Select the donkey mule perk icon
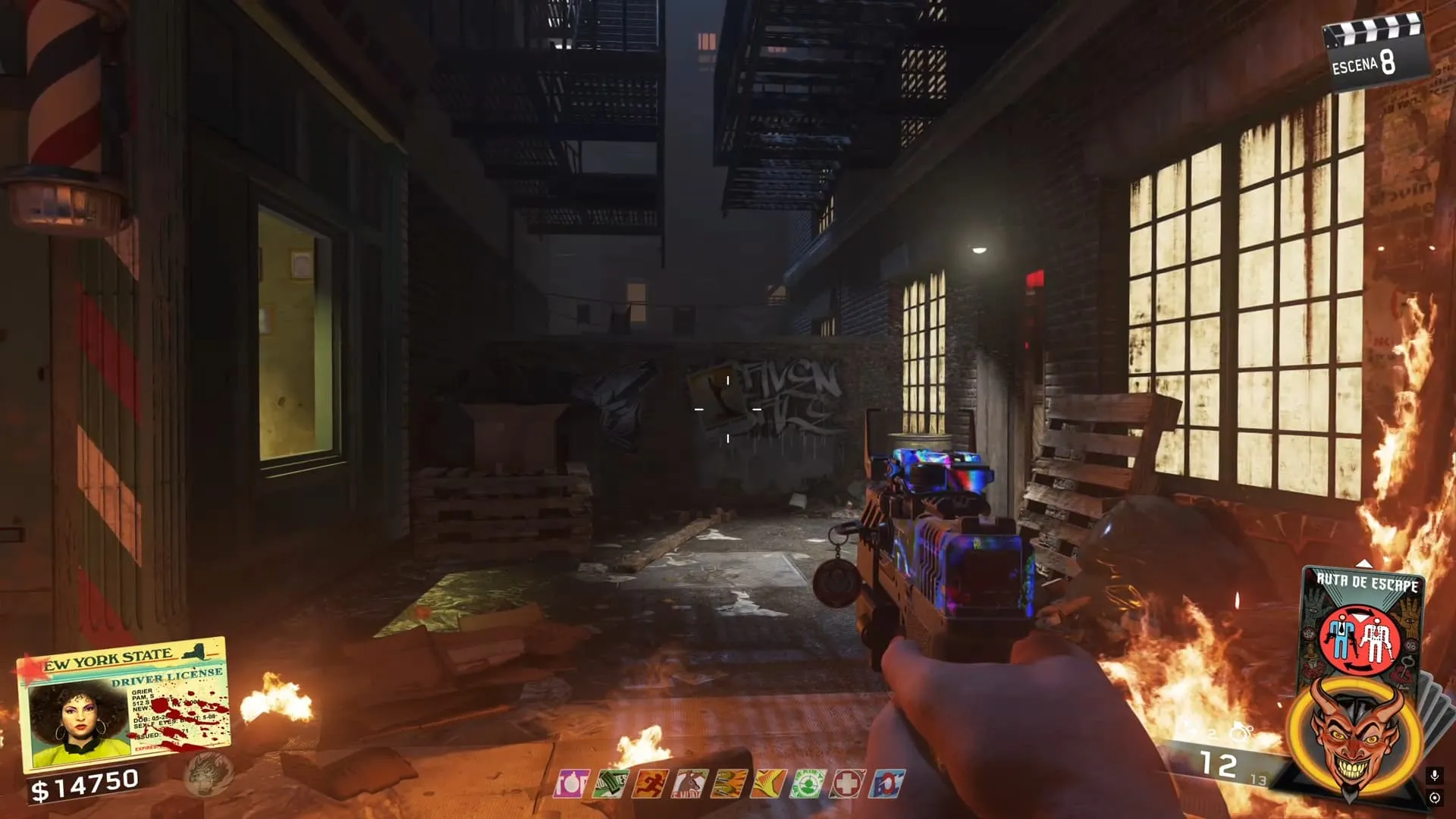This screenshot has width=1456, height=819. tap(690, 784)
